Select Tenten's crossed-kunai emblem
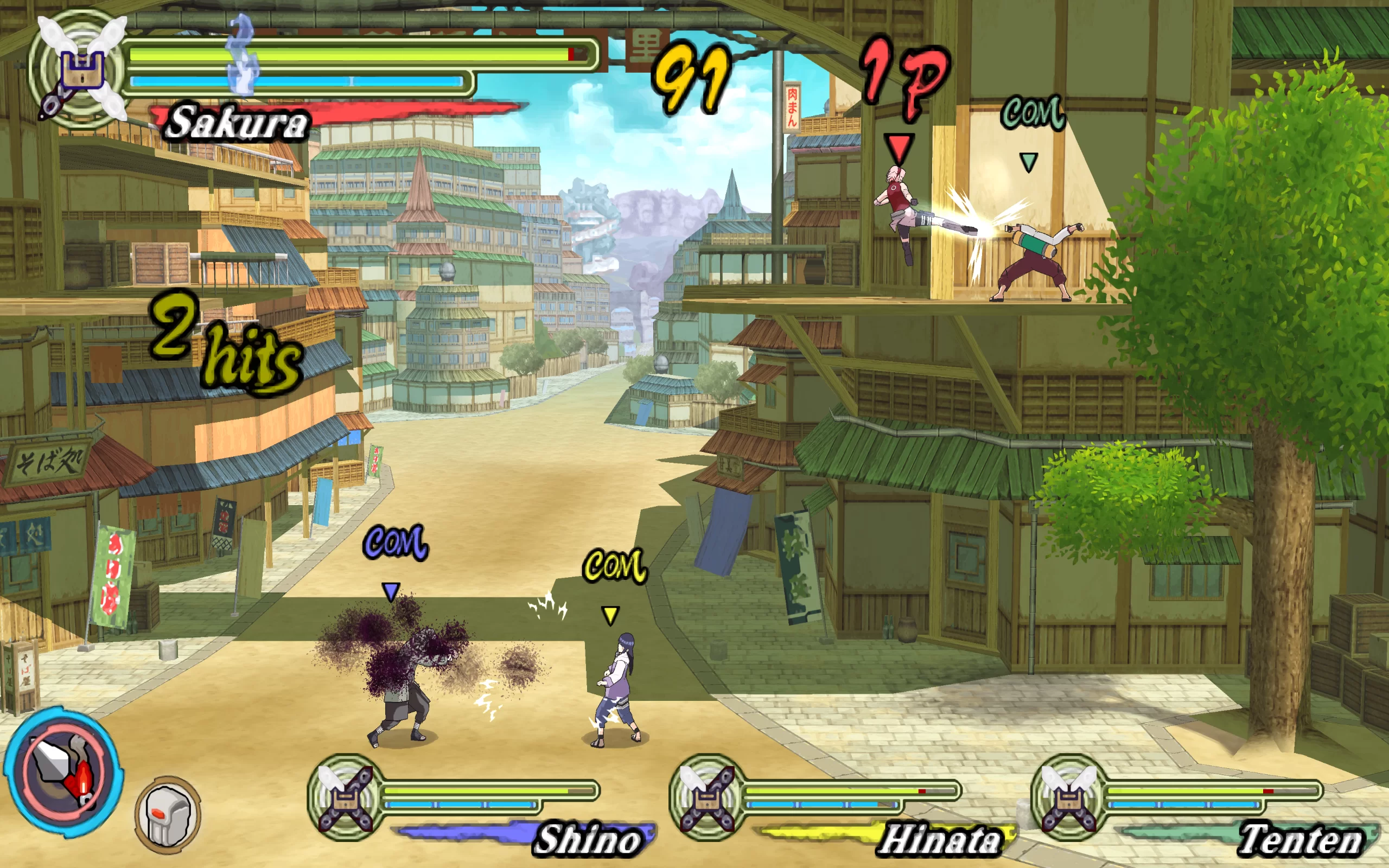The image size is (1389, 868). pyautogui.click(x=1069, y=798)
